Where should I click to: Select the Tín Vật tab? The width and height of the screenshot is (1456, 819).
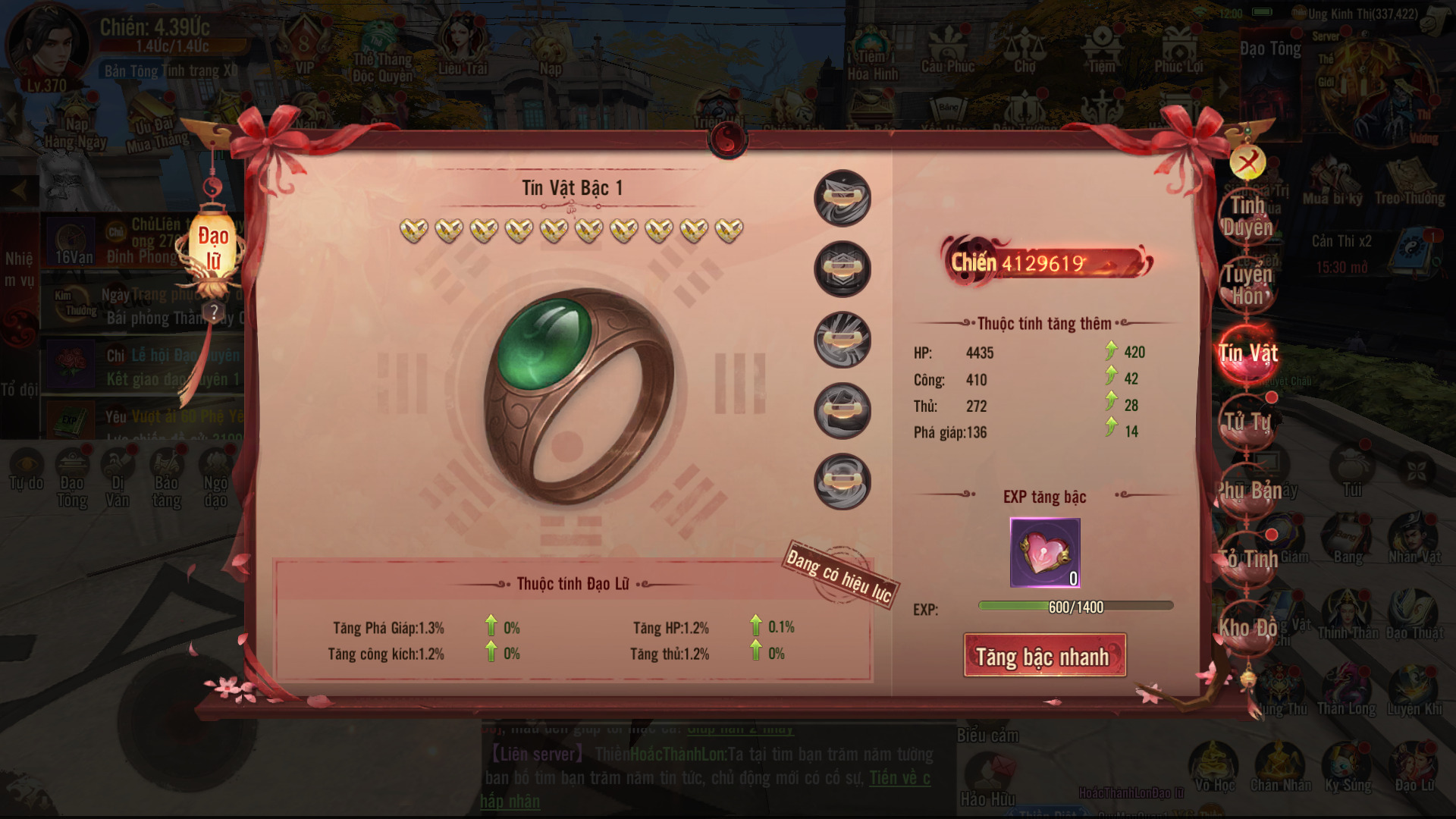[1247, 353]
